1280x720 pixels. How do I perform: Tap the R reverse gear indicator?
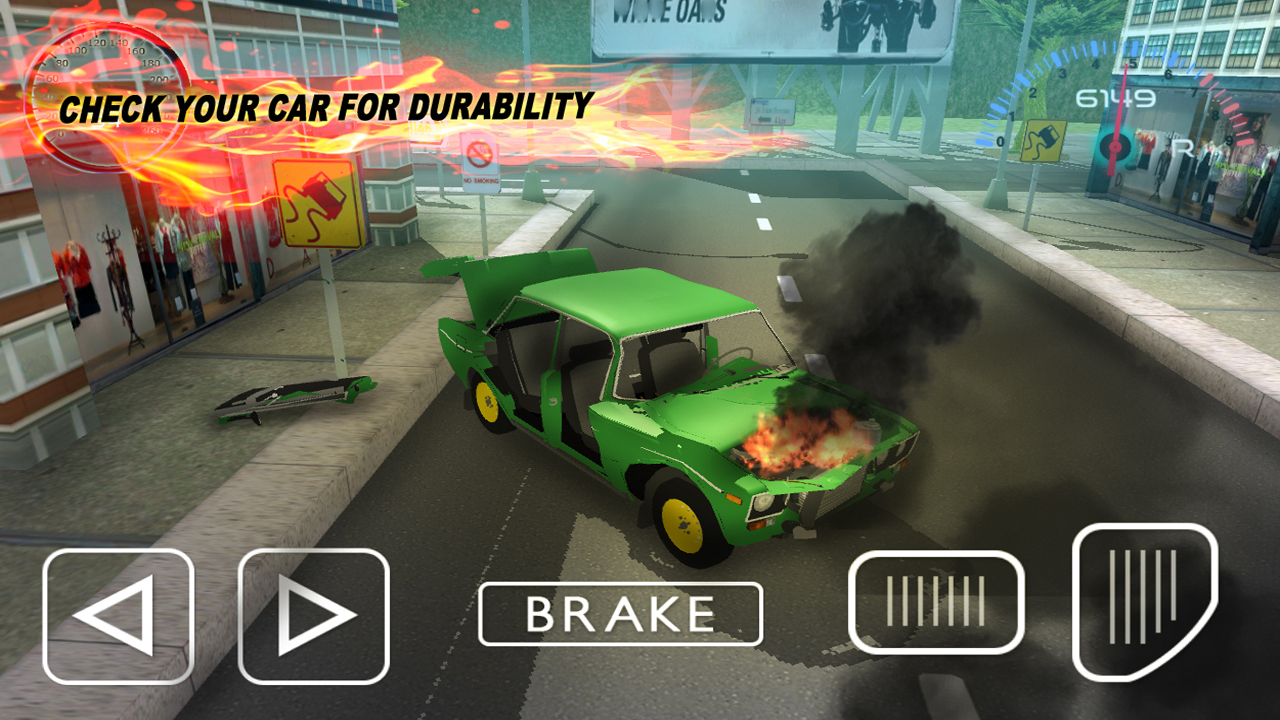pyautogui.click(x=1181, y=147)
